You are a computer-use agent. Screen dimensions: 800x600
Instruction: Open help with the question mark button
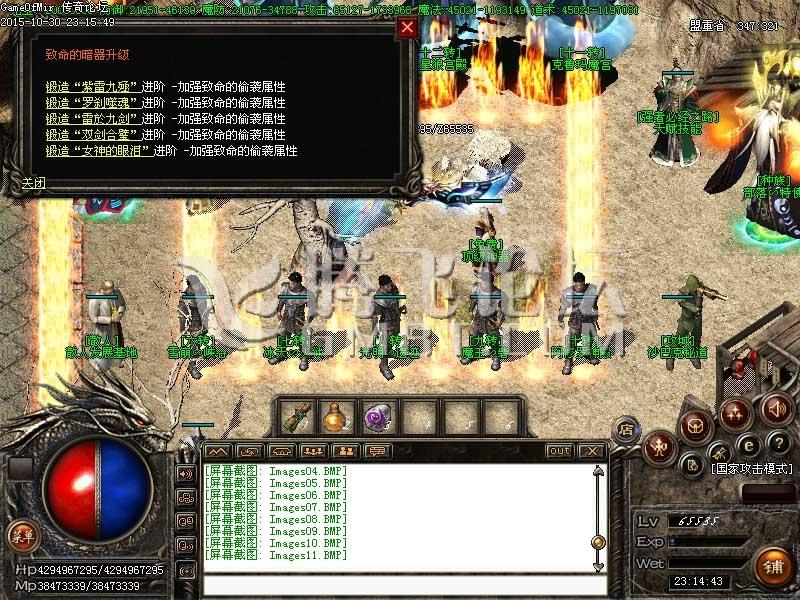coord(780,443)
